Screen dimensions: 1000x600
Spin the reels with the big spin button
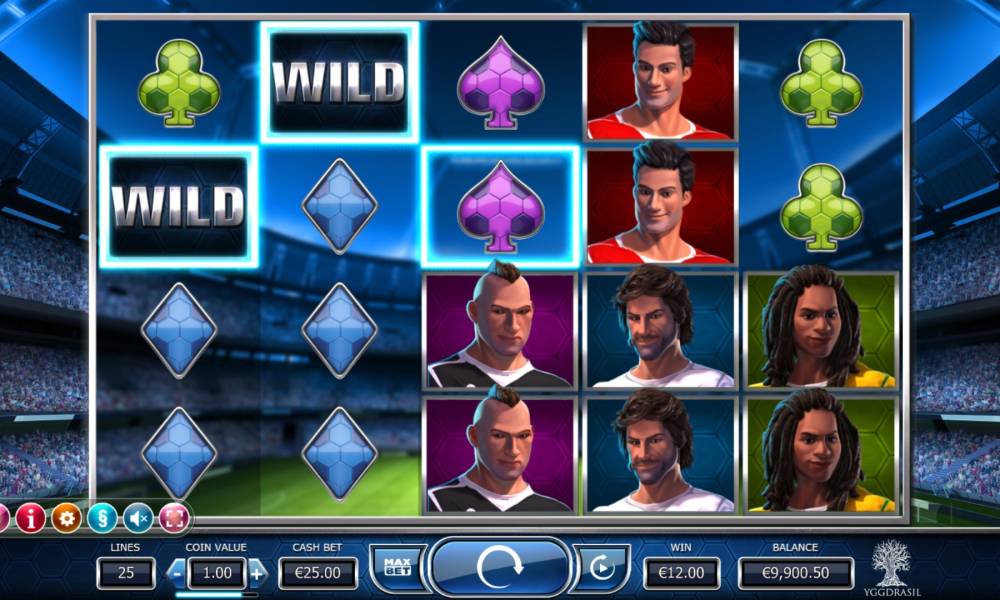pyautogui.click(x=500, y=568)
